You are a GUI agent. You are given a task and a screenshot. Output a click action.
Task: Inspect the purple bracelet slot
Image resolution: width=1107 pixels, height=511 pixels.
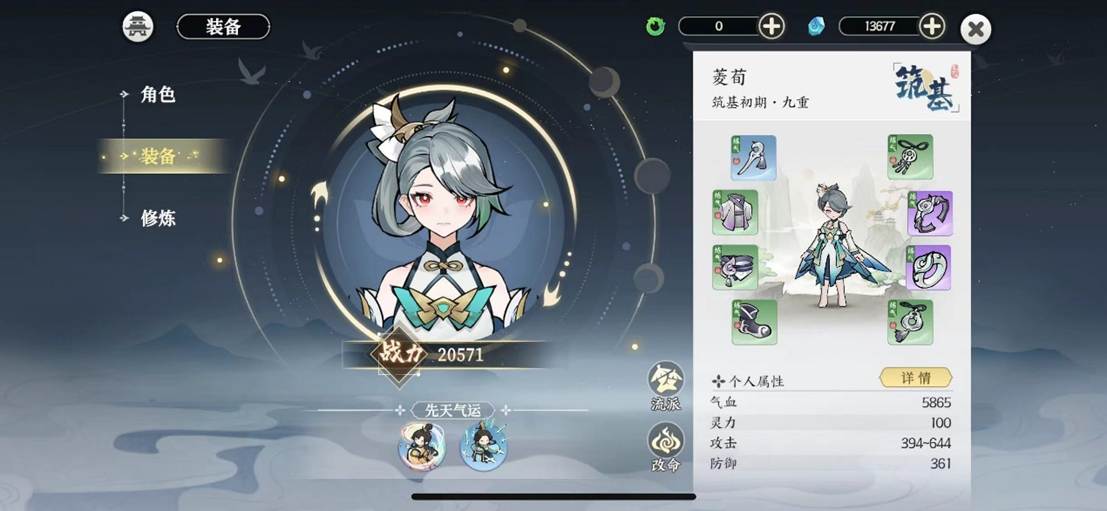[929, 213]
